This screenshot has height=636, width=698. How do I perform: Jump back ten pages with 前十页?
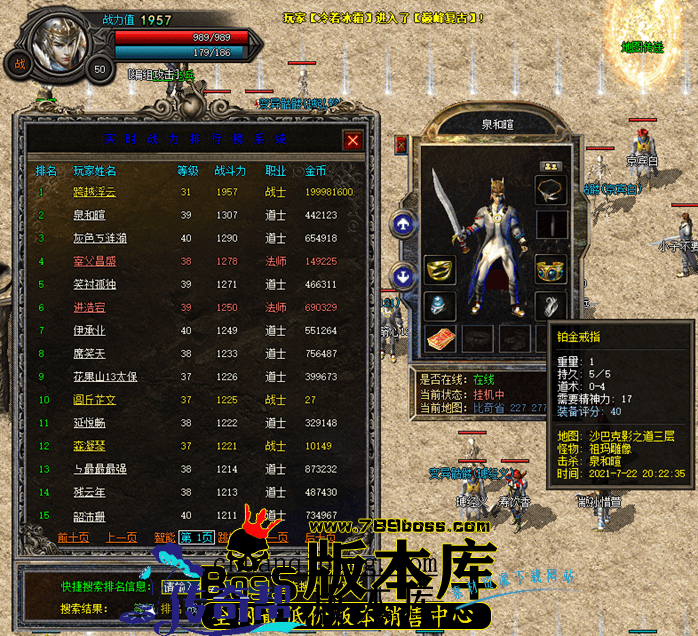click(74, 537)
